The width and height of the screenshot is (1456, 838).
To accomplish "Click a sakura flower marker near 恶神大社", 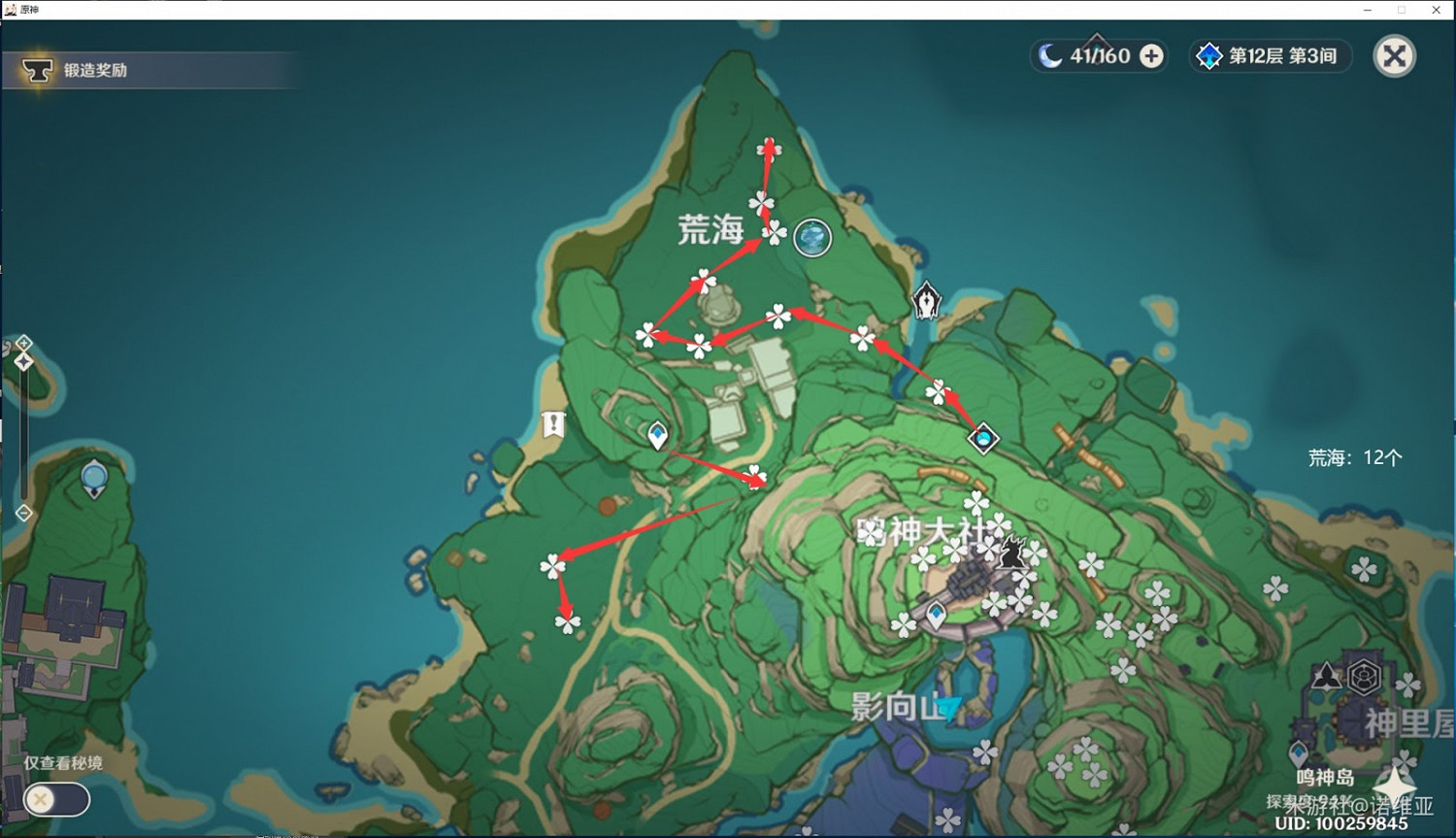I will pyautogui.click(x=976, y=505).
